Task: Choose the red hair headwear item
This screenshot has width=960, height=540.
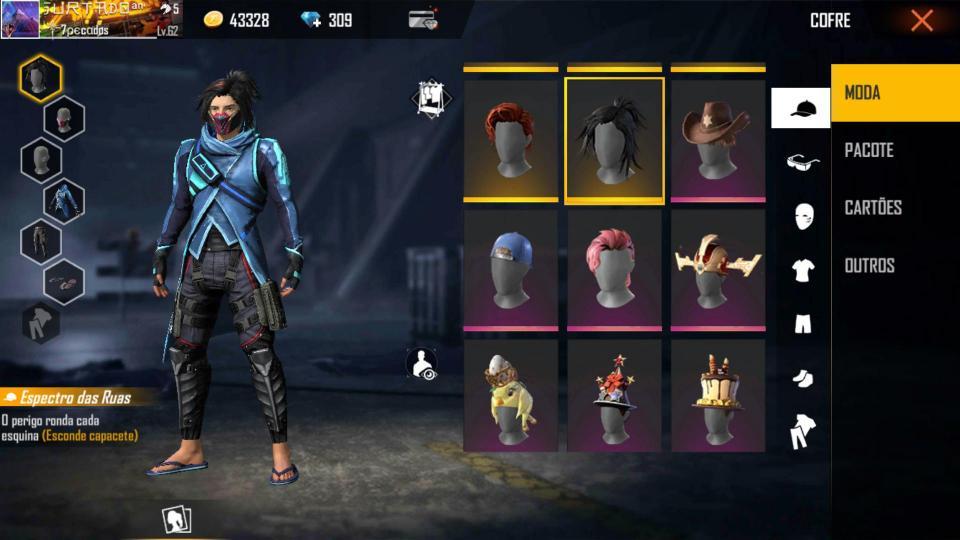Action: point(511,140)
